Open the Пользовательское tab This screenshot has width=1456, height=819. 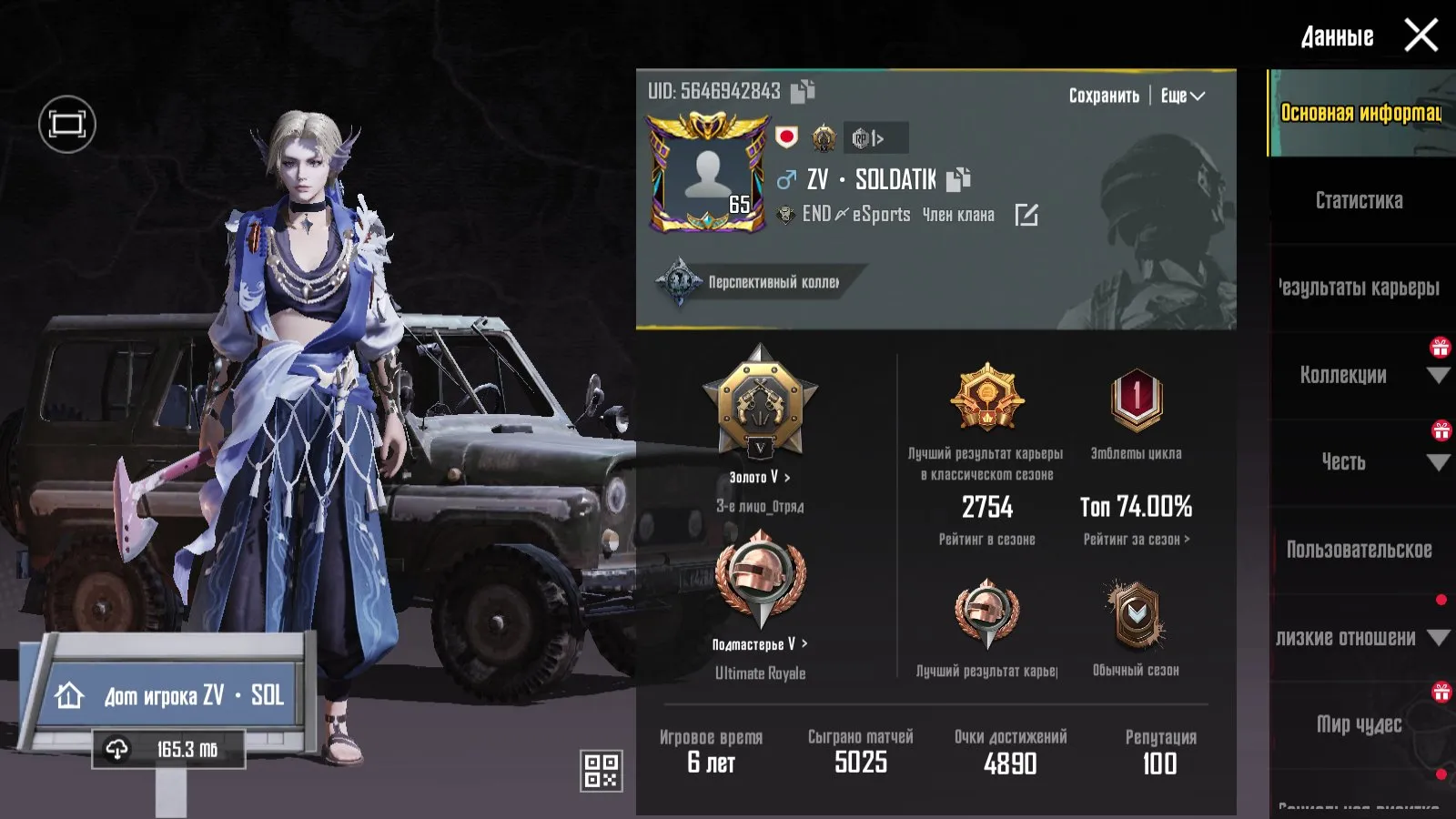[x=1359, y=550]
